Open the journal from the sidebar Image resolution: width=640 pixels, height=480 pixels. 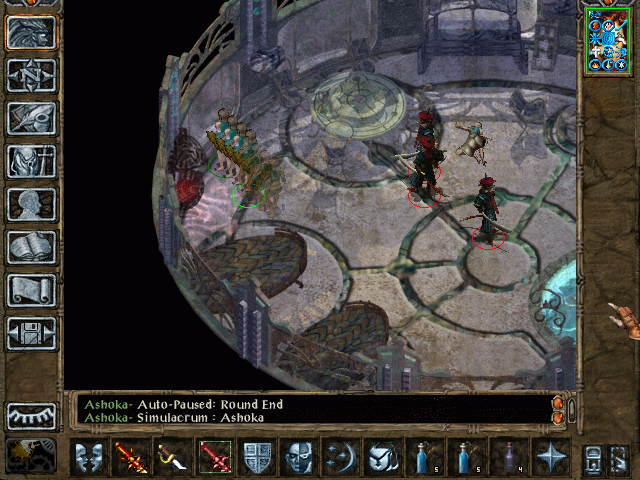32,118
